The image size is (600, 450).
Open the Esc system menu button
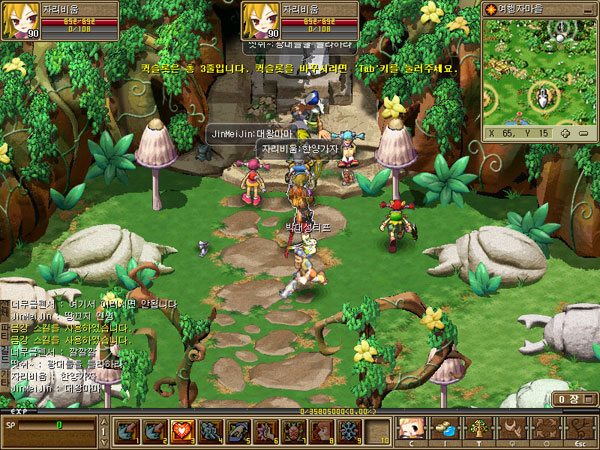(x=579, y=430)
